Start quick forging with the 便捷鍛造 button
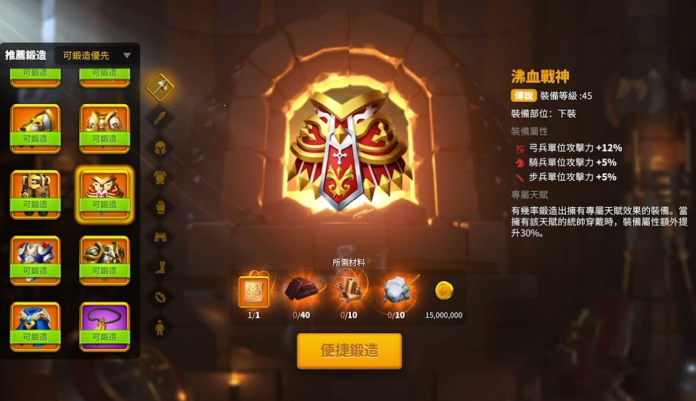The height and width of the screenshot is (401, 696). click(349, 350)
